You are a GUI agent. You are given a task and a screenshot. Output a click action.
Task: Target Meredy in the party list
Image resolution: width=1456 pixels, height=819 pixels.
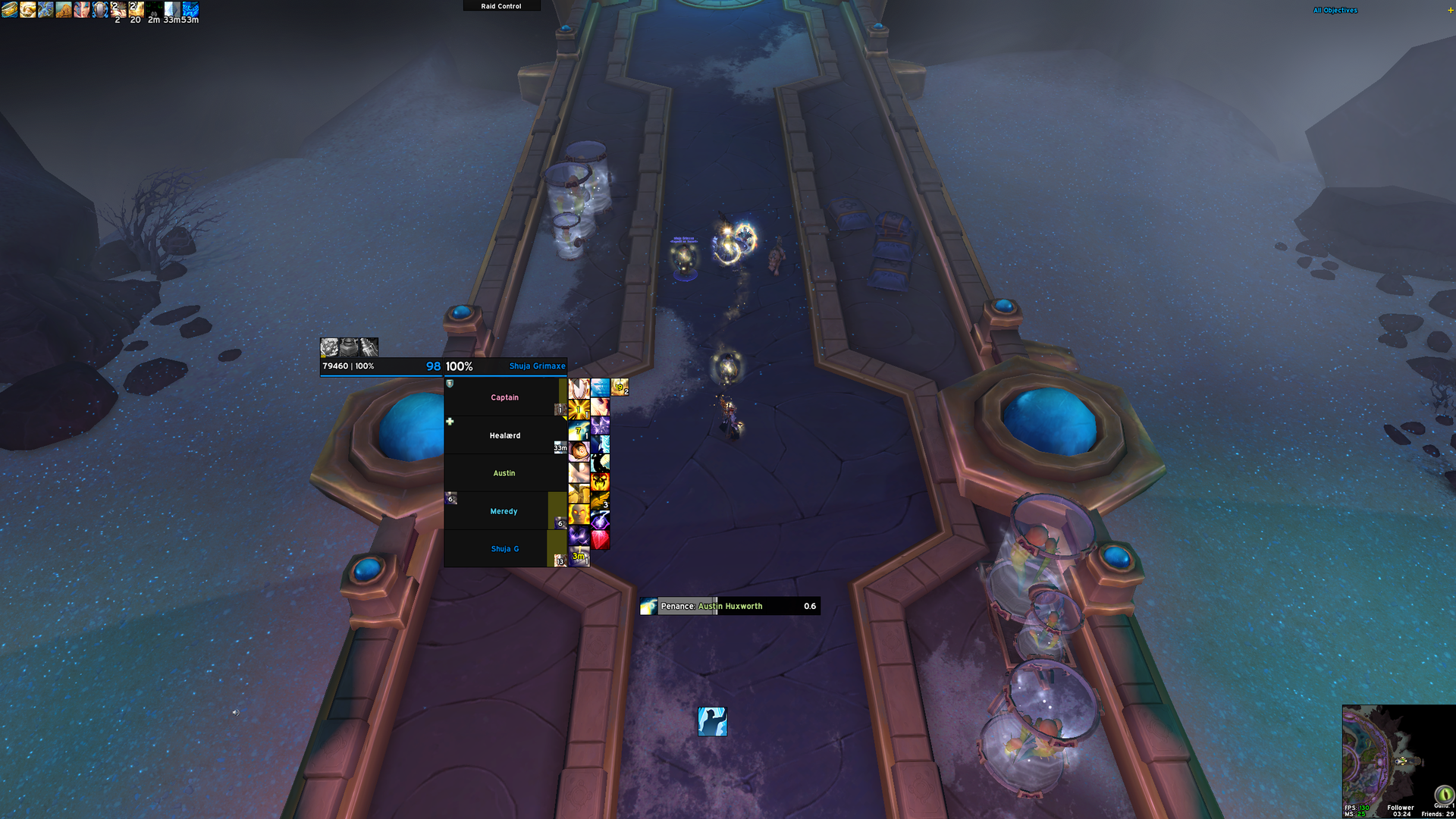pyautogui.click(x=504, y=511)
